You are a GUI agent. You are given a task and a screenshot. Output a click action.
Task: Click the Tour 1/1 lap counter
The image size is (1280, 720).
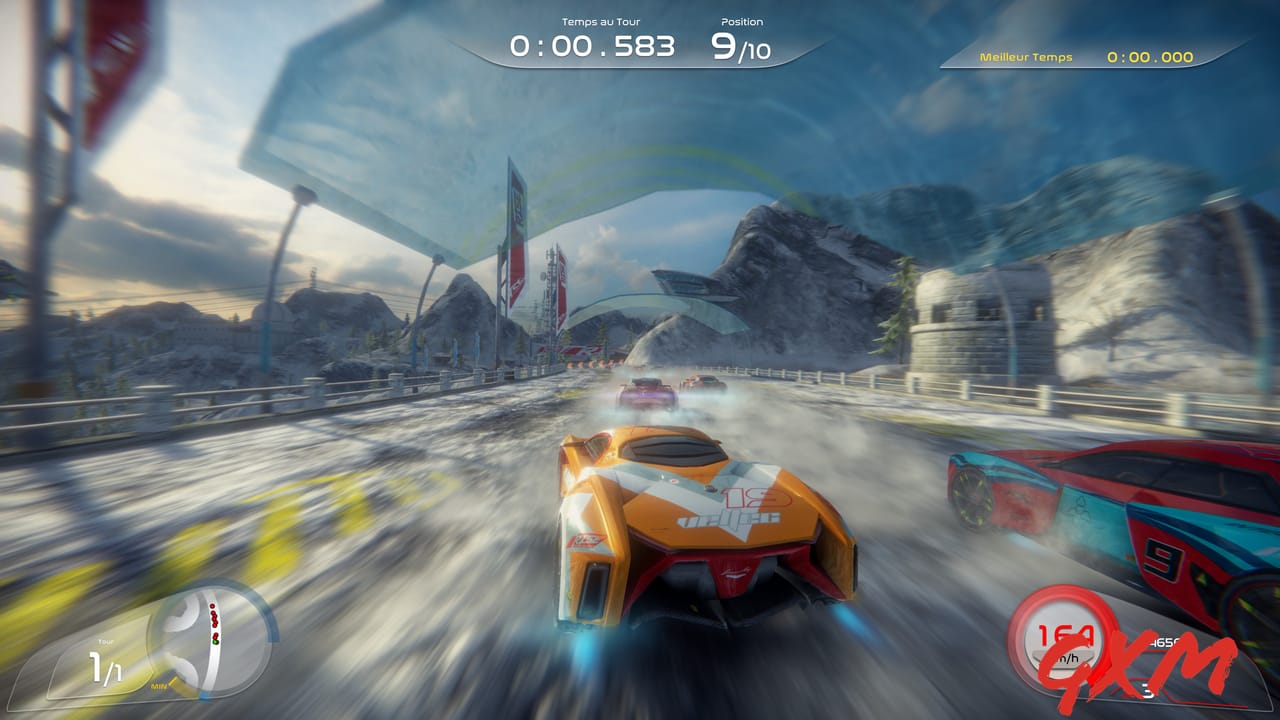coord(105,665)
